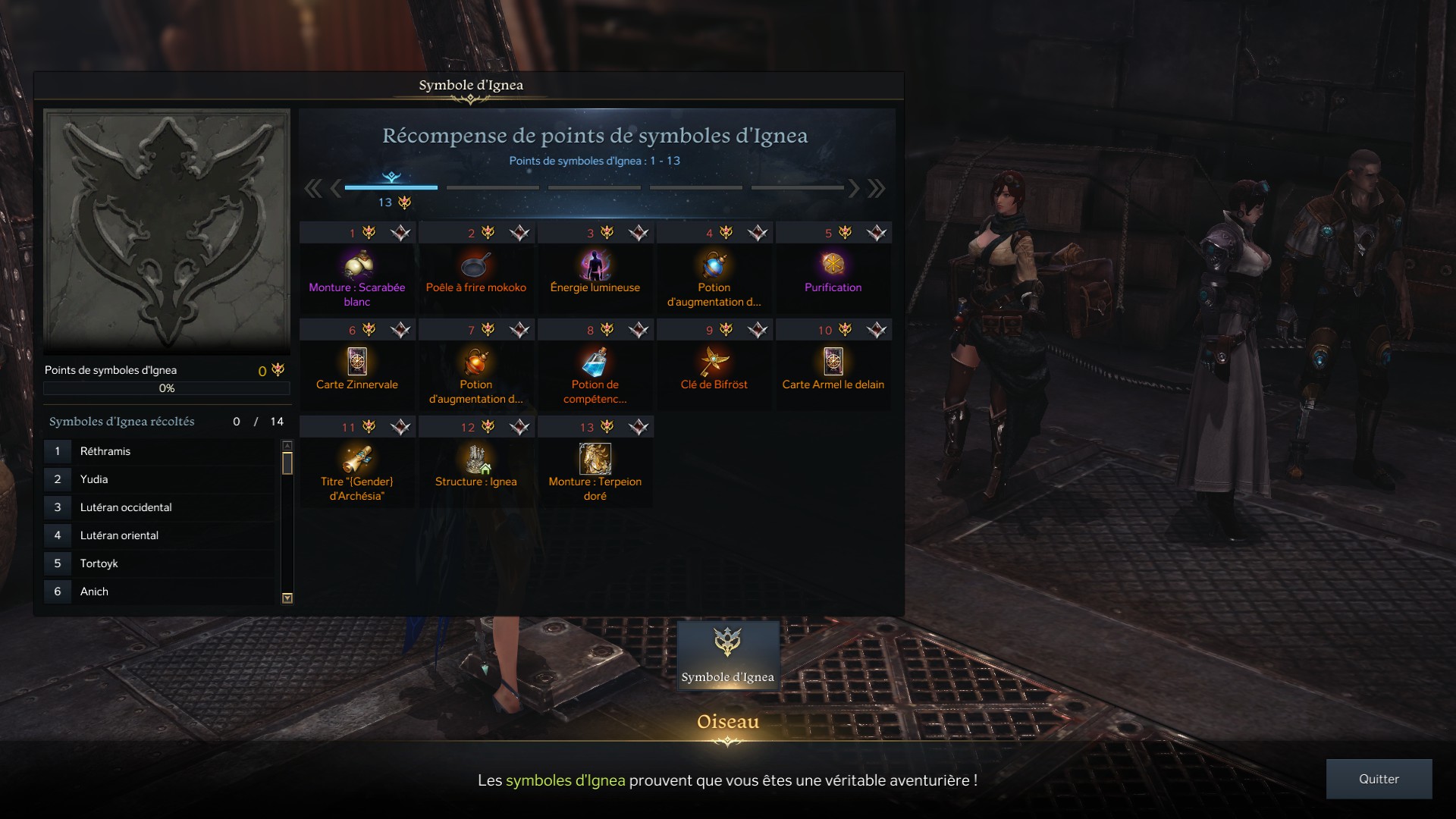Select the Purification reward icon
The height and width of the screenshot is (819, 1456).
tap(833, 265)
